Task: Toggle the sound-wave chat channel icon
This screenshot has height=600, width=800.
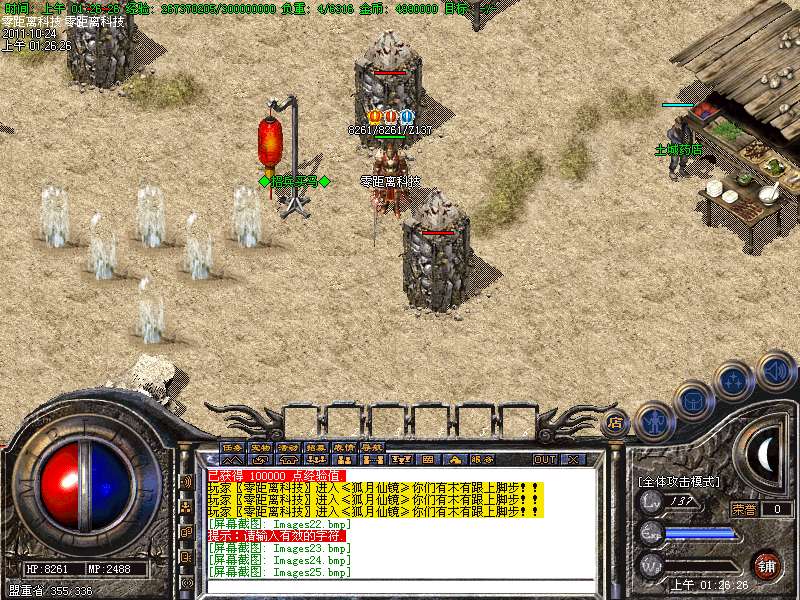Action: 187,482
